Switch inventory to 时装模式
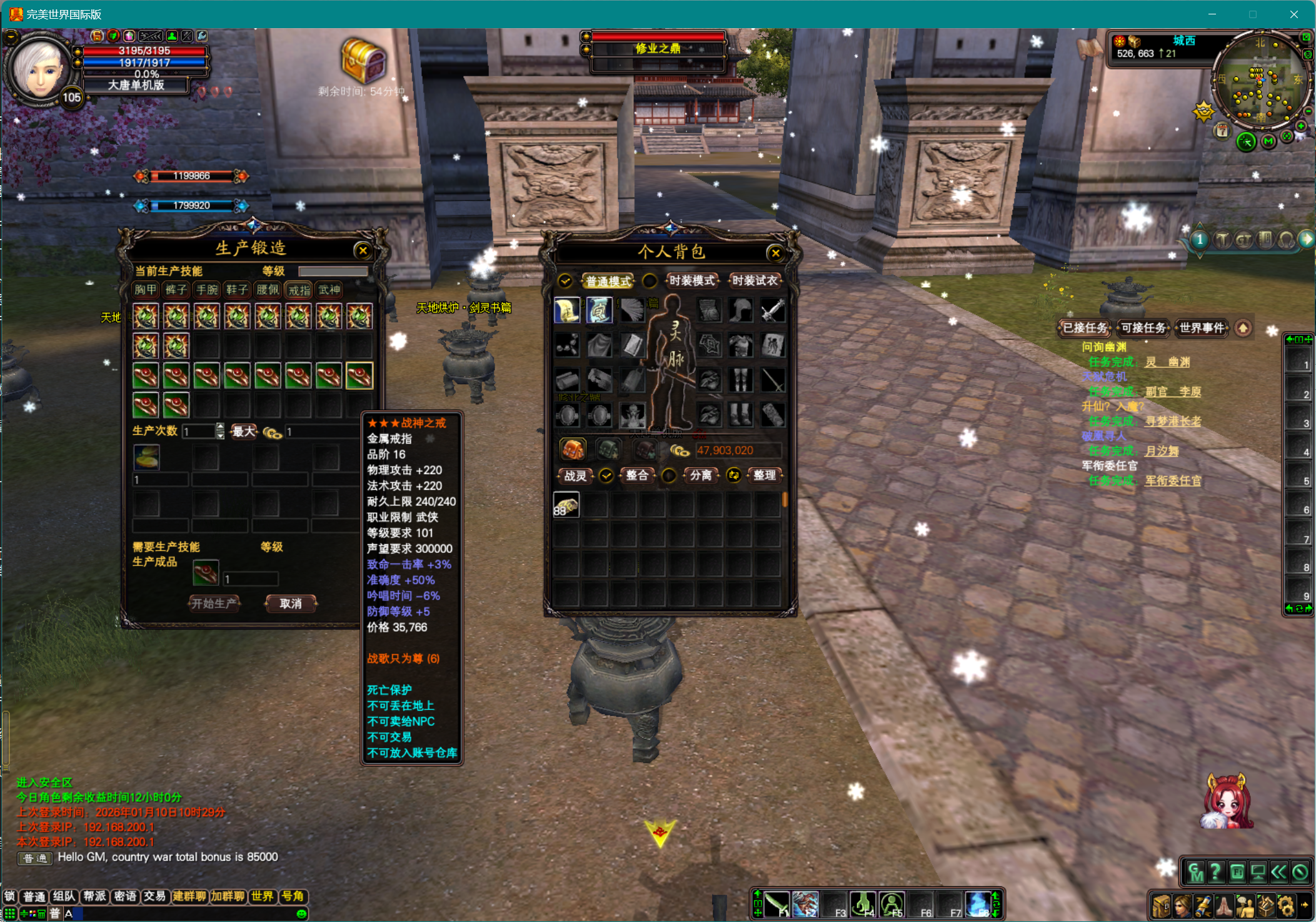 (691, 281)
